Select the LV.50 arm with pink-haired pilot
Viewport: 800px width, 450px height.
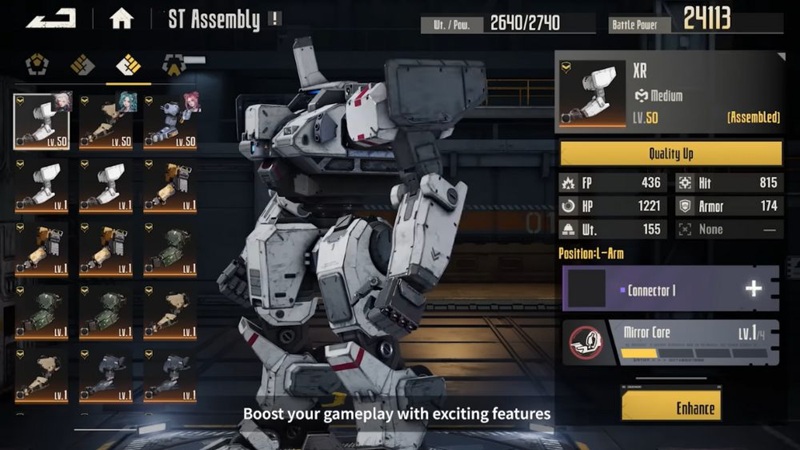(x=171, y=119)
